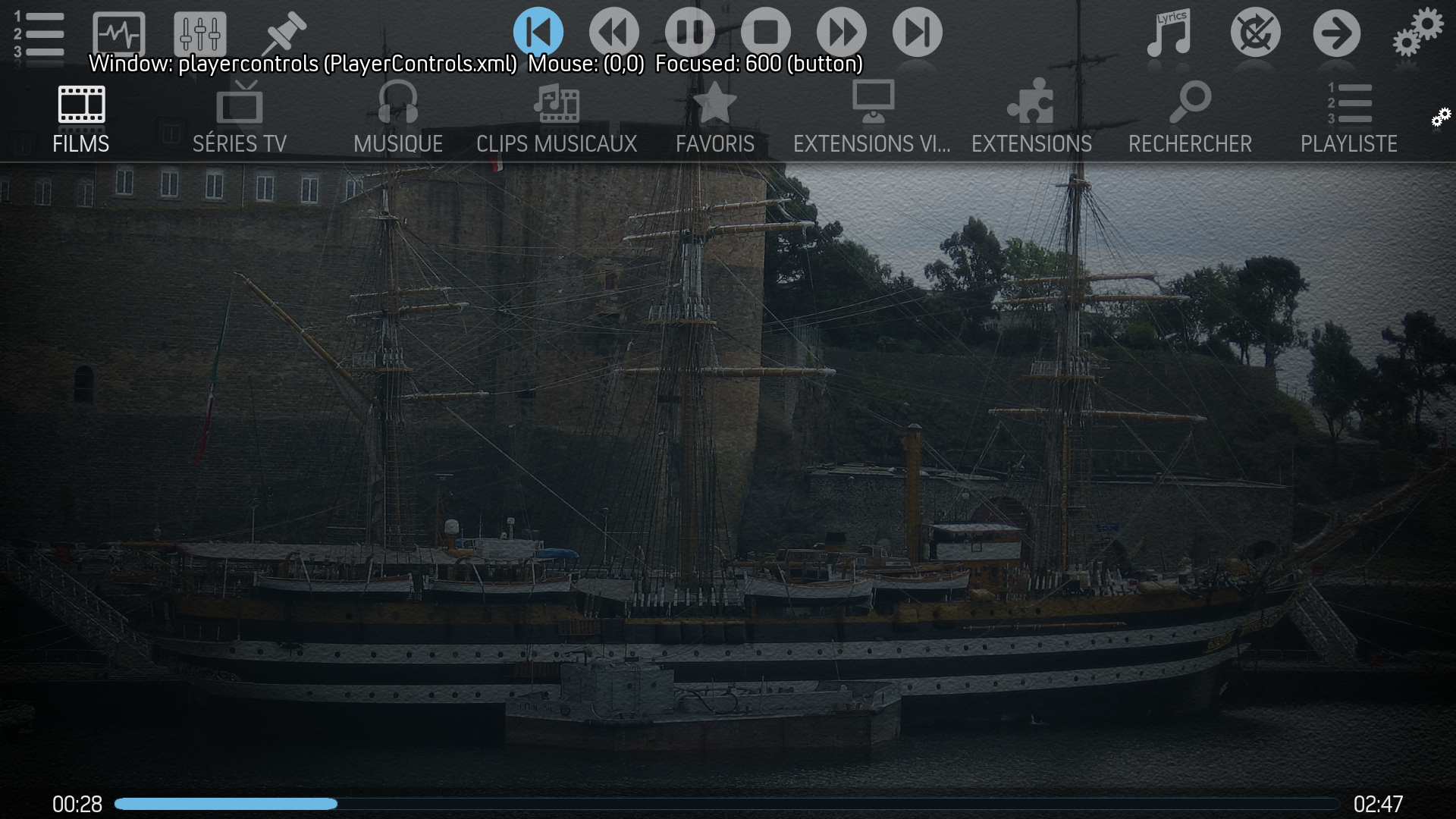Click the pushpin icon
1456x819 pixels.
click(283, 34)
